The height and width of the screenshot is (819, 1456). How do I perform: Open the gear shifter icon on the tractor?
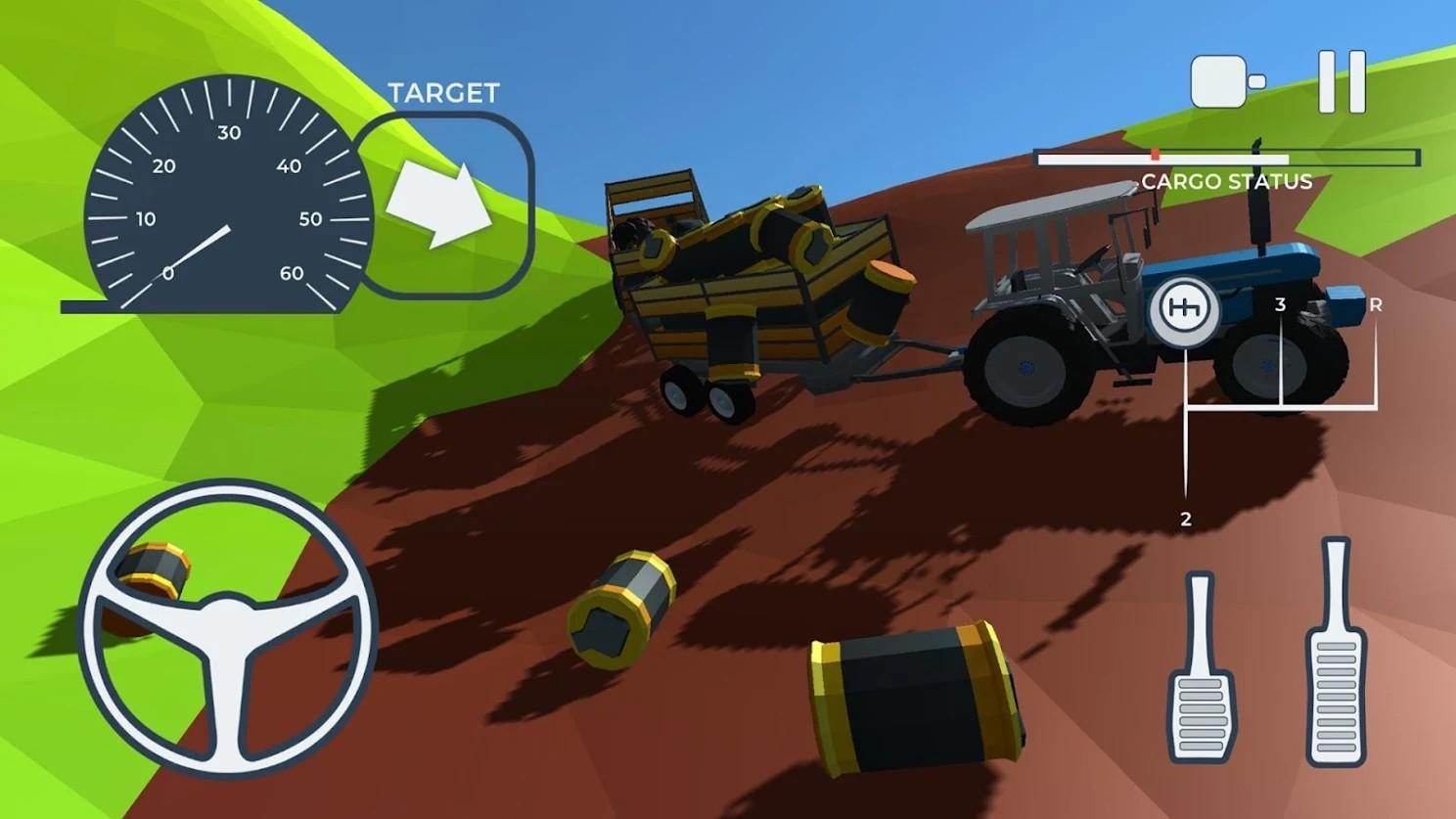pyautogui.click(x=1185, y=308)
